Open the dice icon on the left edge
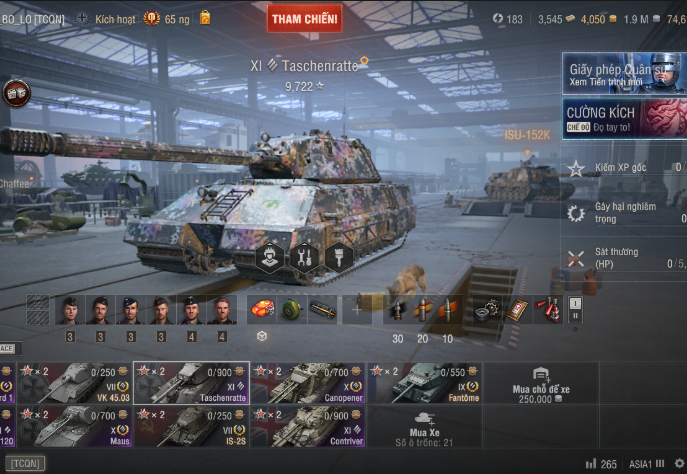 click(x=16, y=93)
